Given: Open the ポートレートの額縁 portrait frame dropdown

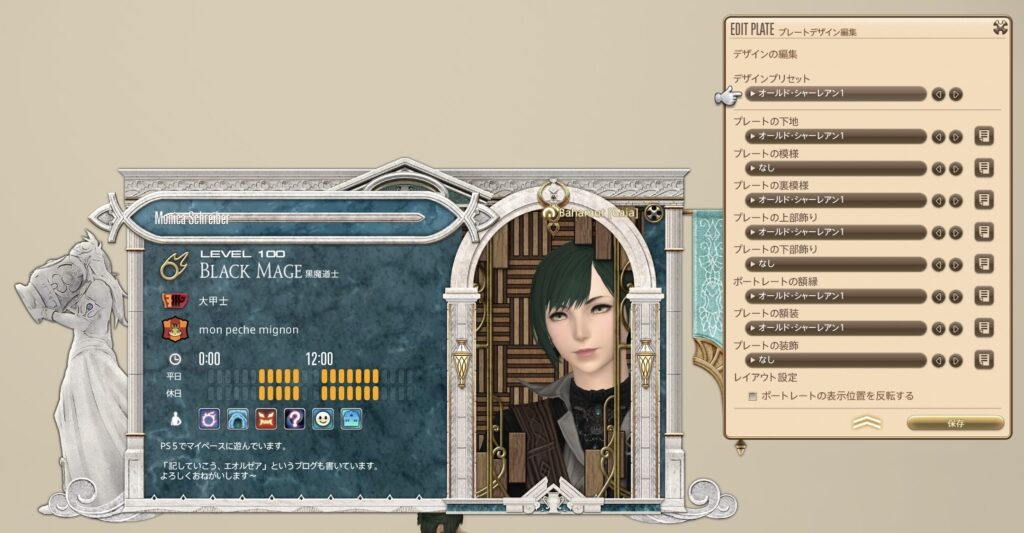Looking at the screenshot, I should pyautogui.click(x=837, y=296).
